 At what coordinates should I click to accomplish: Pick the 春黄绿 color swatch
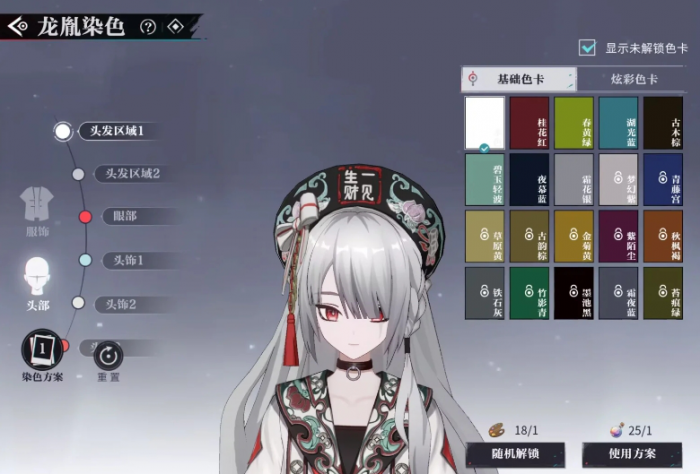click(574, 122)
